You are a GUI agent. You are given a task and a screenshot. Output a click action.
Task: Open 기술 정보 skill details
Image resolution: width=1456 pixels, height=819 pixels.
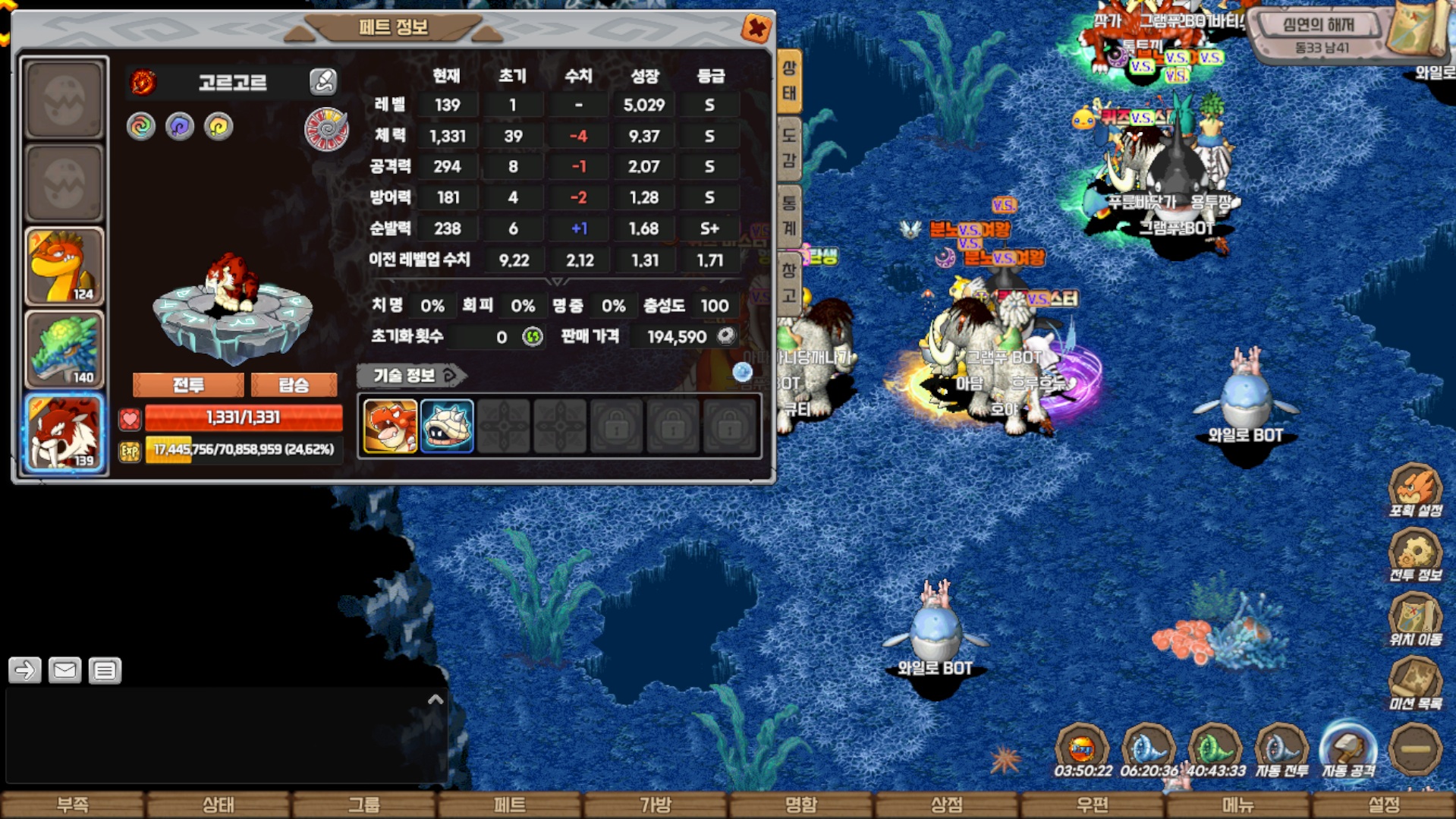click(x=411, y=375)
